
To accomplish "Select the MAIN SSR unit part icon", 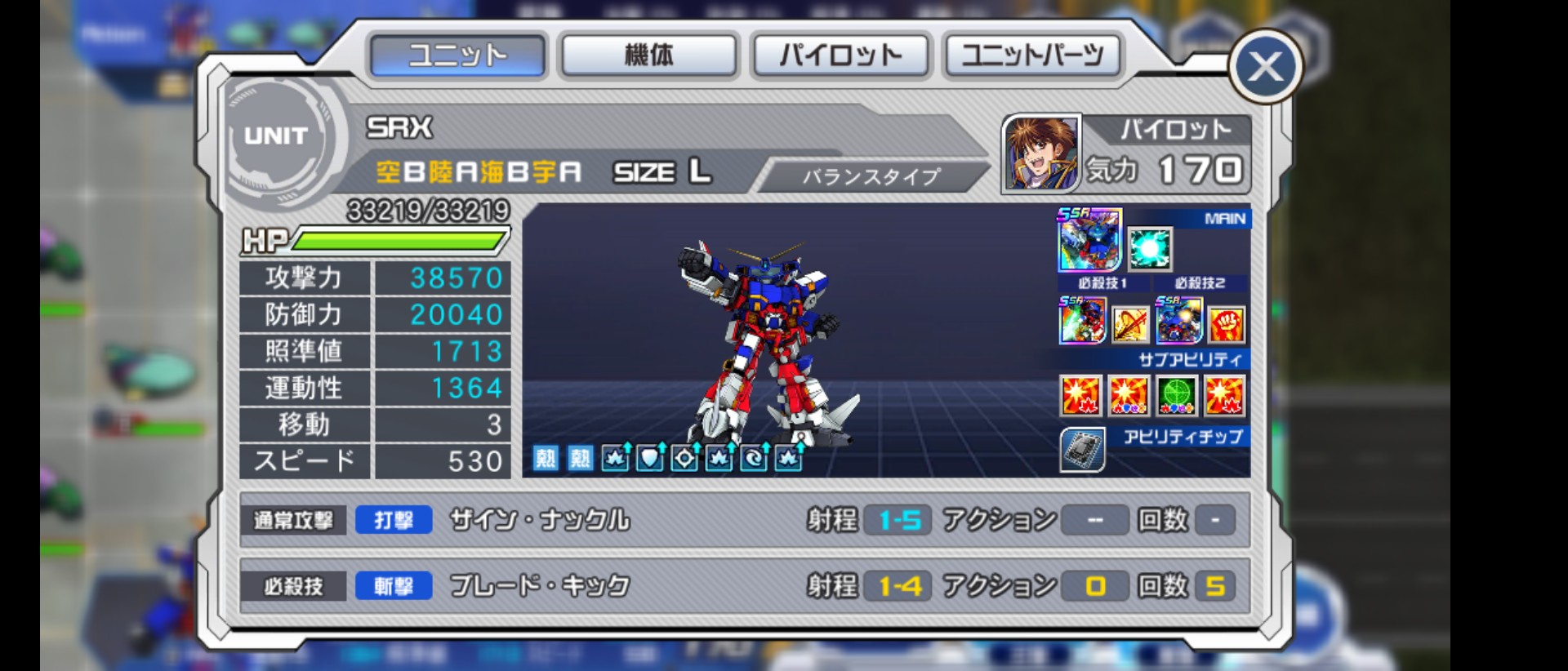I will tap(1089, 240).
